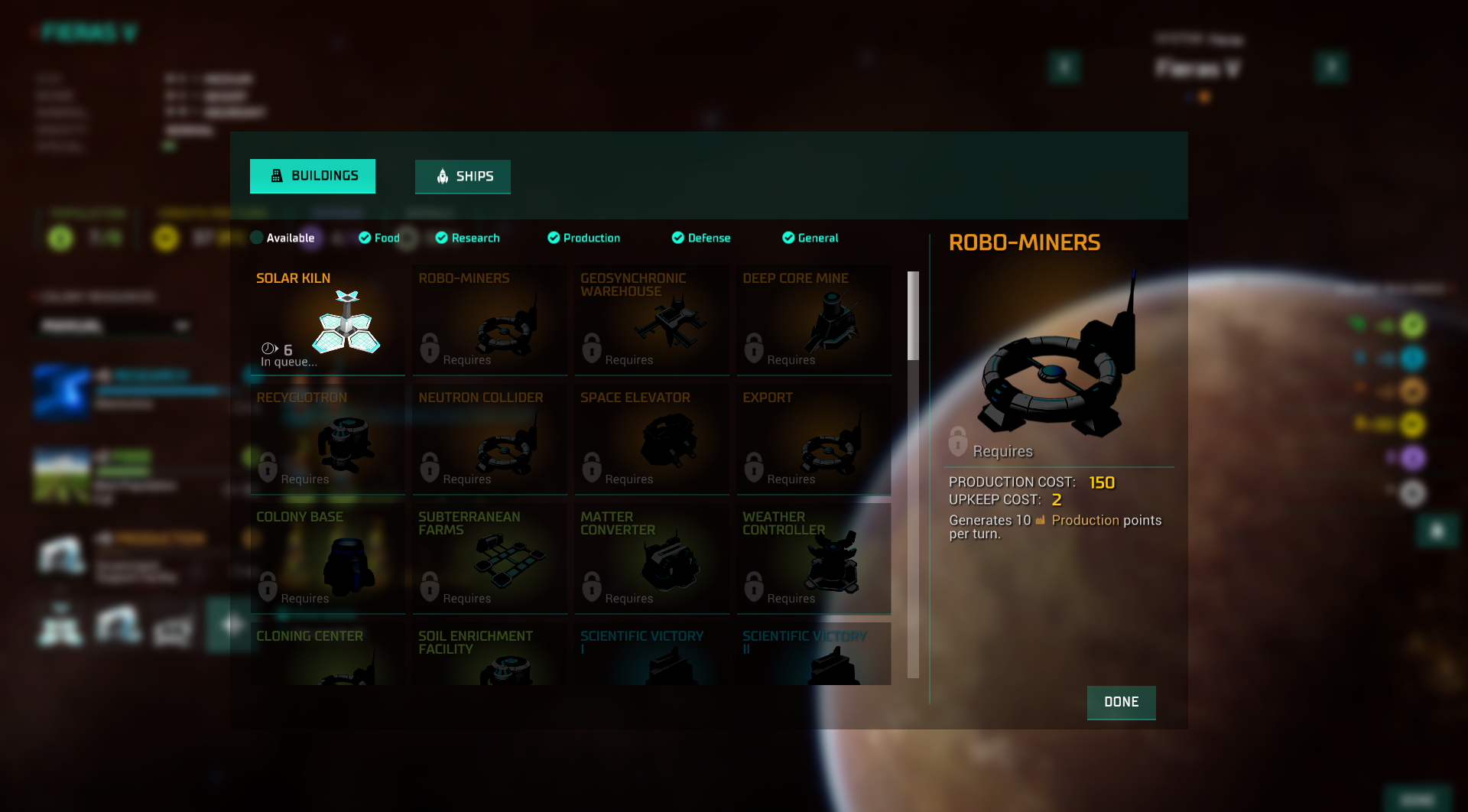1468x812 pixels.
Task: Click the building list scrollbar
Action: click(913, 474)
